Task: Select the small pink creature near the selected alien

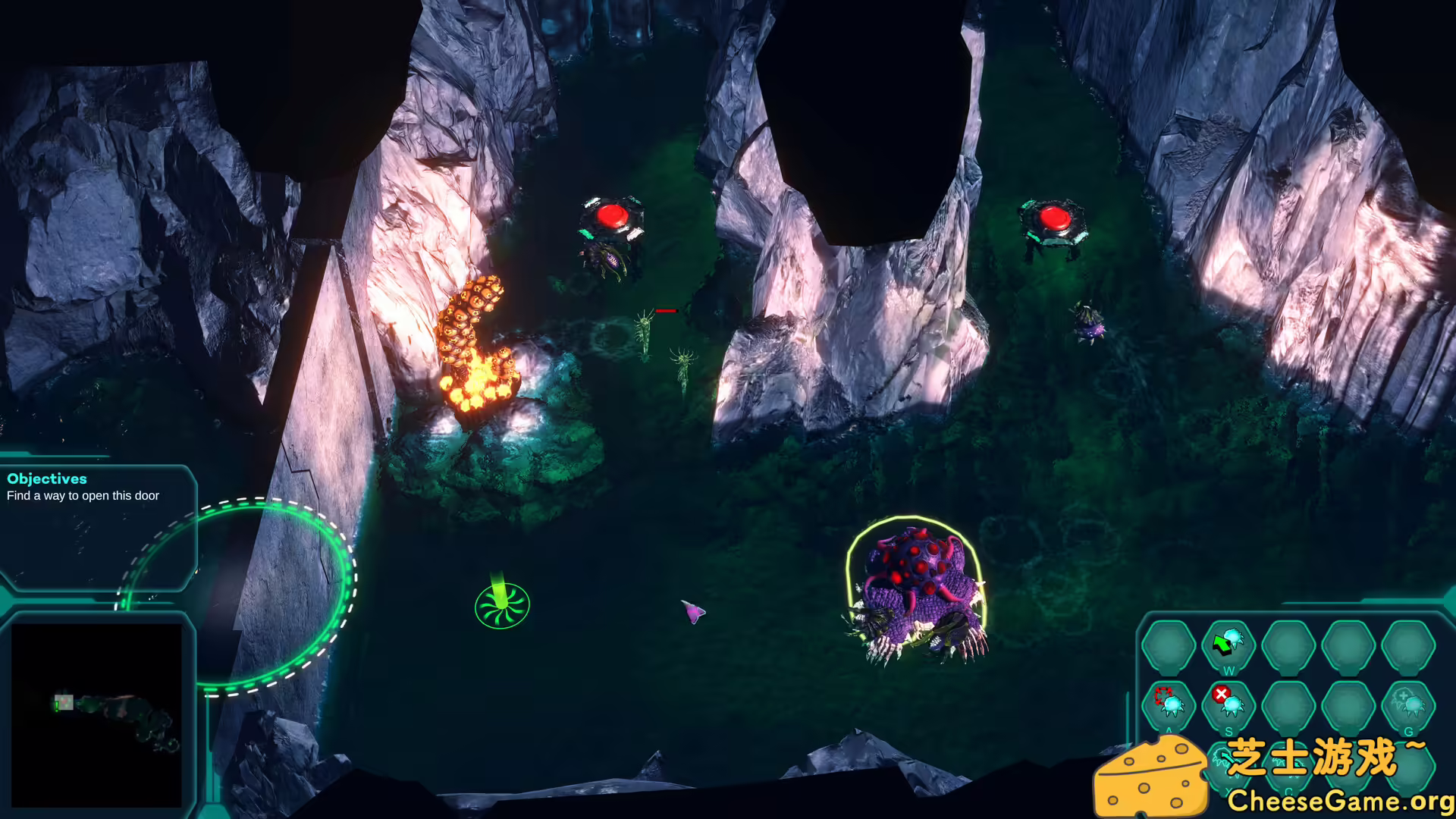Action: (x=692, y=610)
